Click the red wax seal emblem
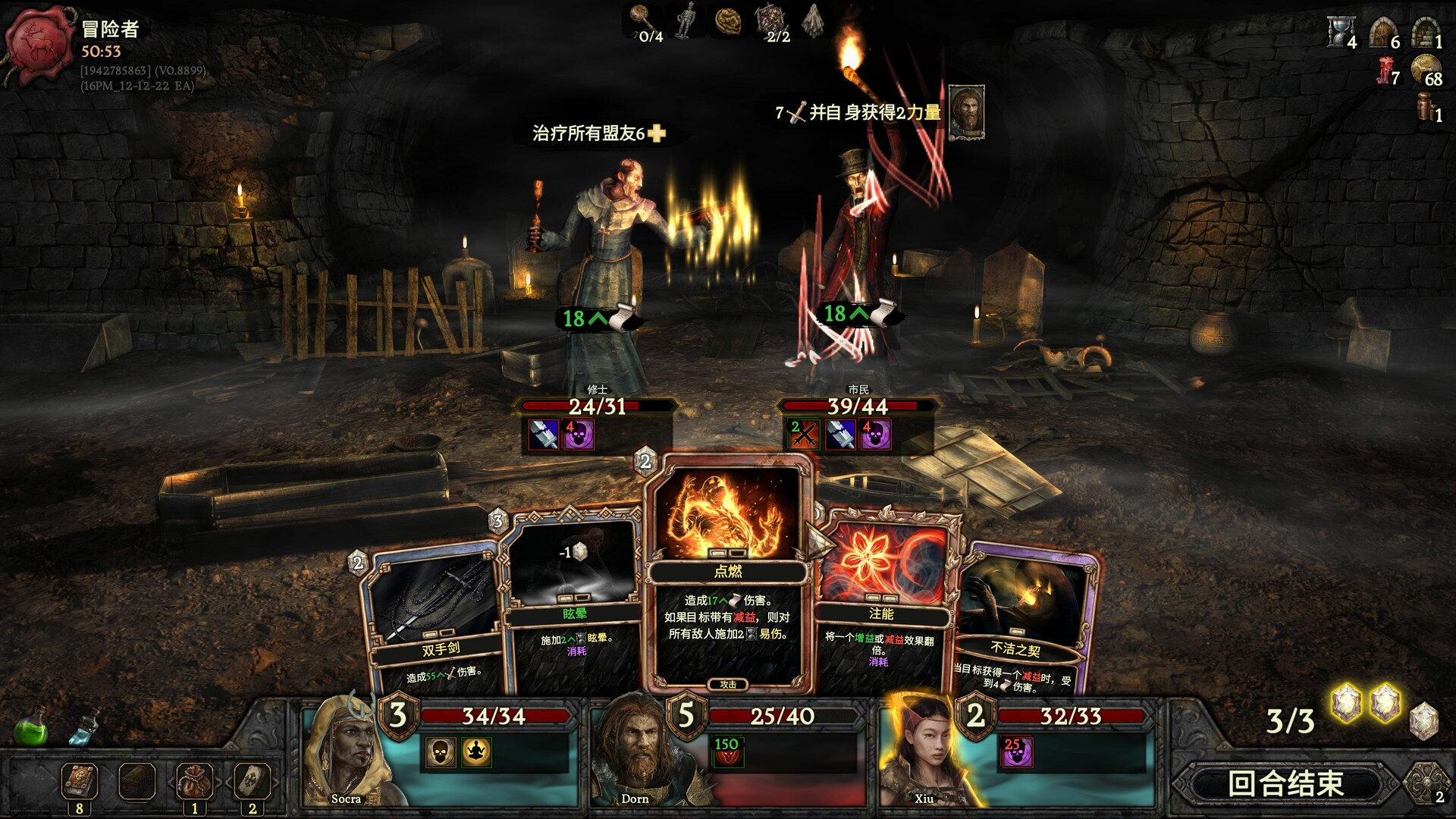This screenshot has width=1456, height=819. [x=39, y=42]
